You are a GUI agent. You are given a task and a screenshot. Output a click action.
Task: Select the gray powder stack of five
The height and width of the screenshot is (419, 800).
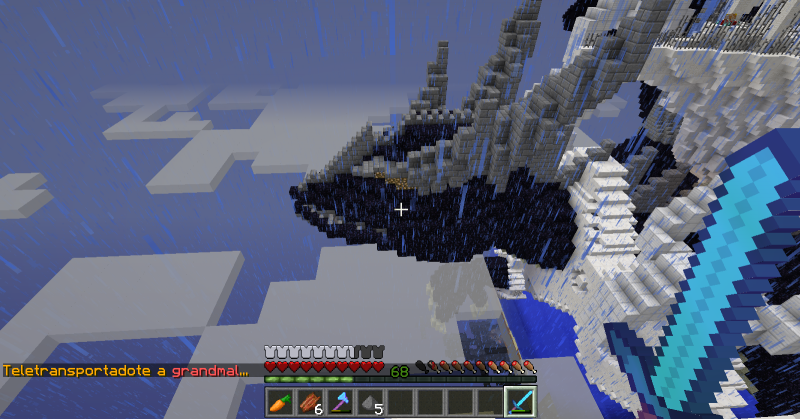point(371,402)
